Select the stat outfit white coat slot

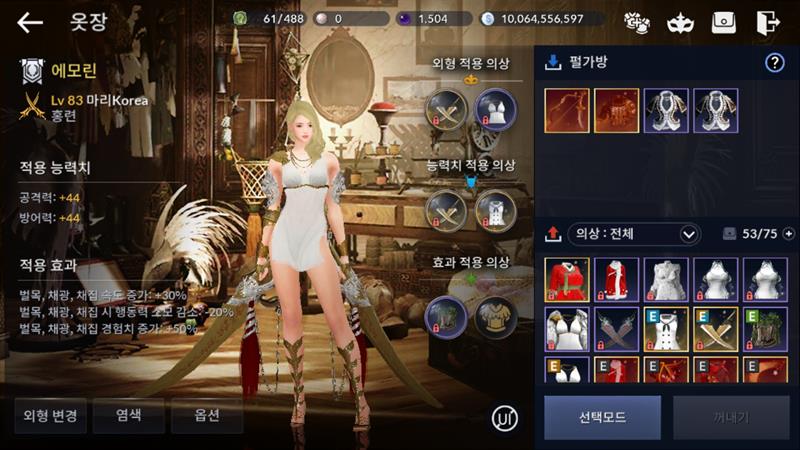click(494, 210)
